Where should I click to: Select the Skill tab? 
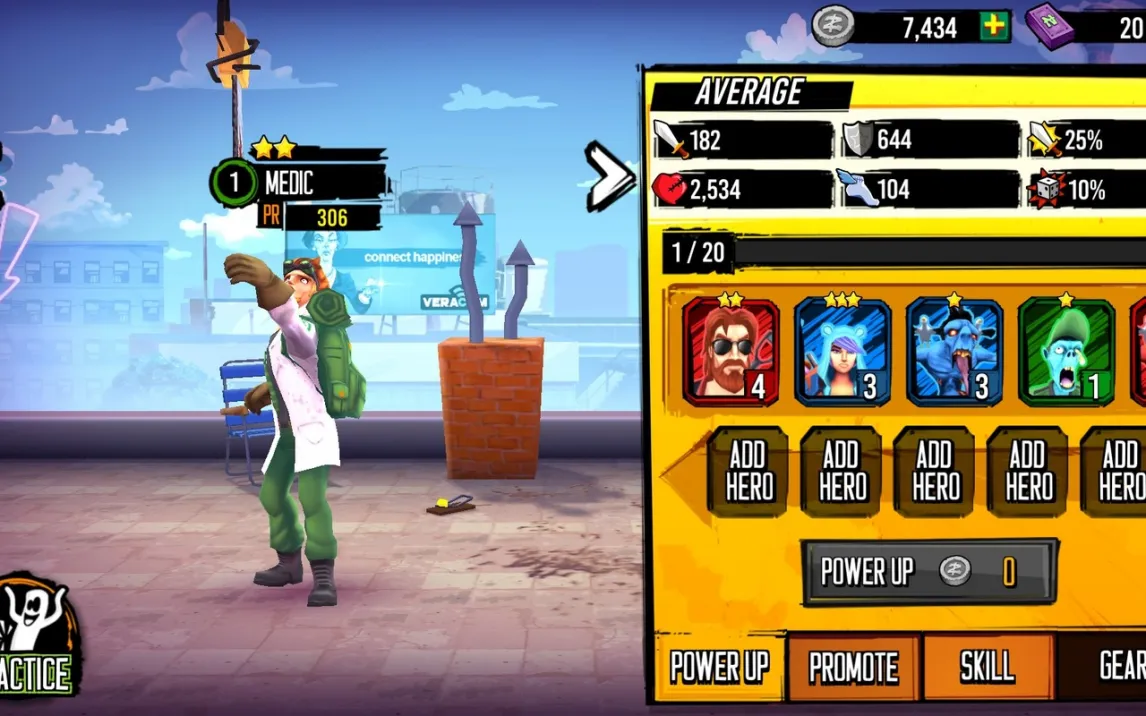click(x=987, y=667)
